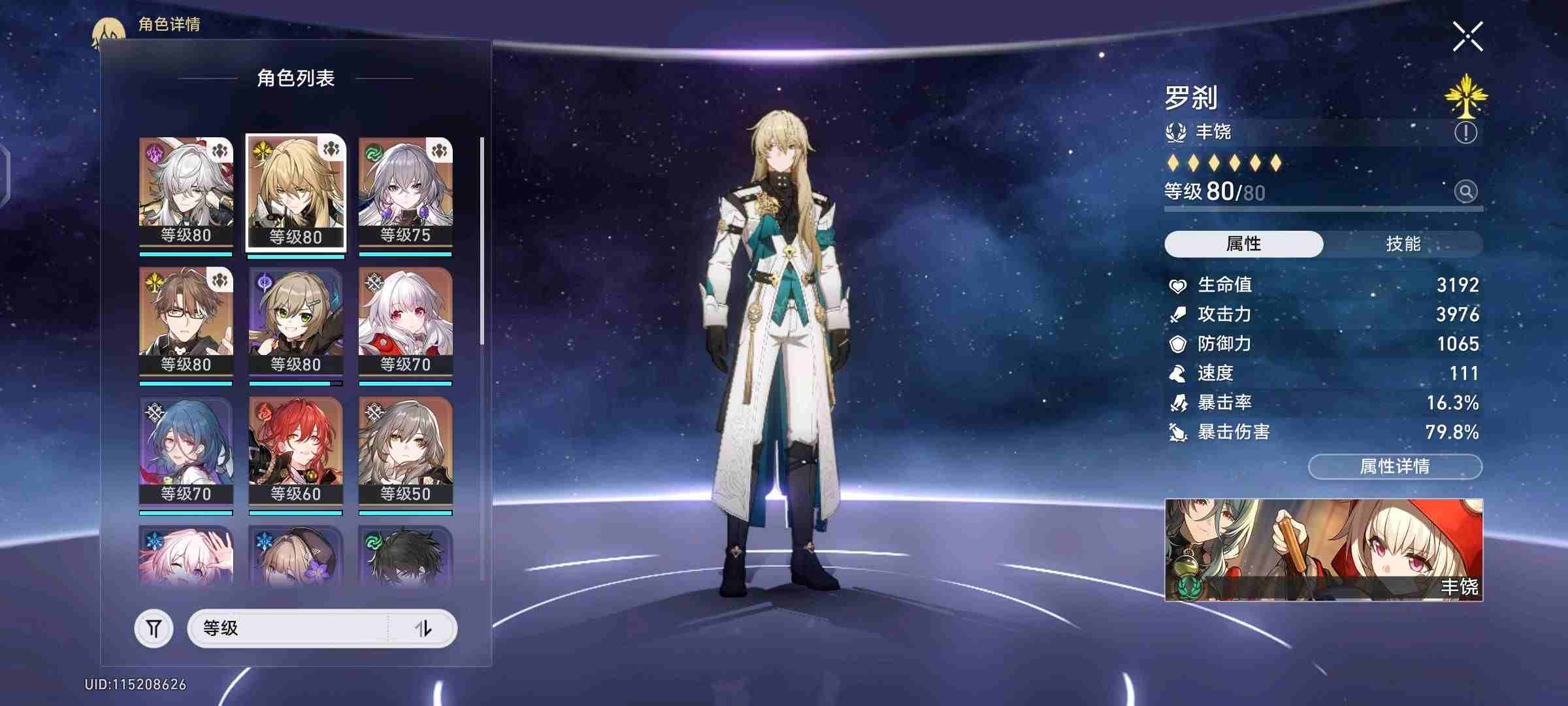Click the exclamation info icon beside 丰饶
This screenshot has height=706, width=1568.
tap(1465, 133)
